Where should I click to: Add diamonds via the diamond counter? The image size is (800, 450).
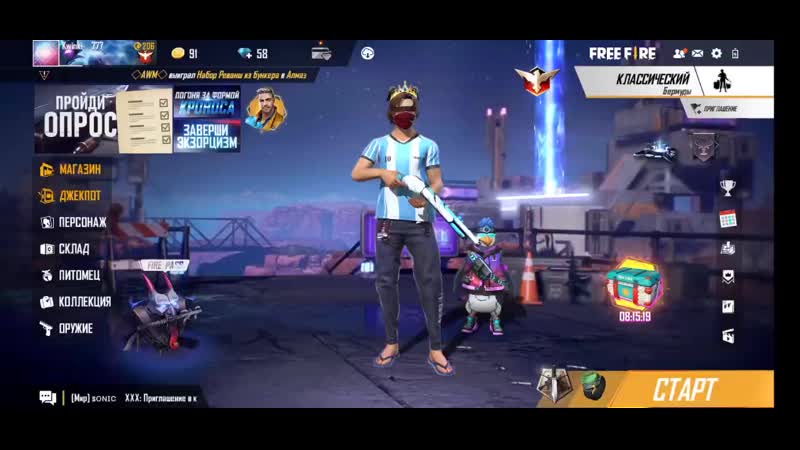point(254,53)
